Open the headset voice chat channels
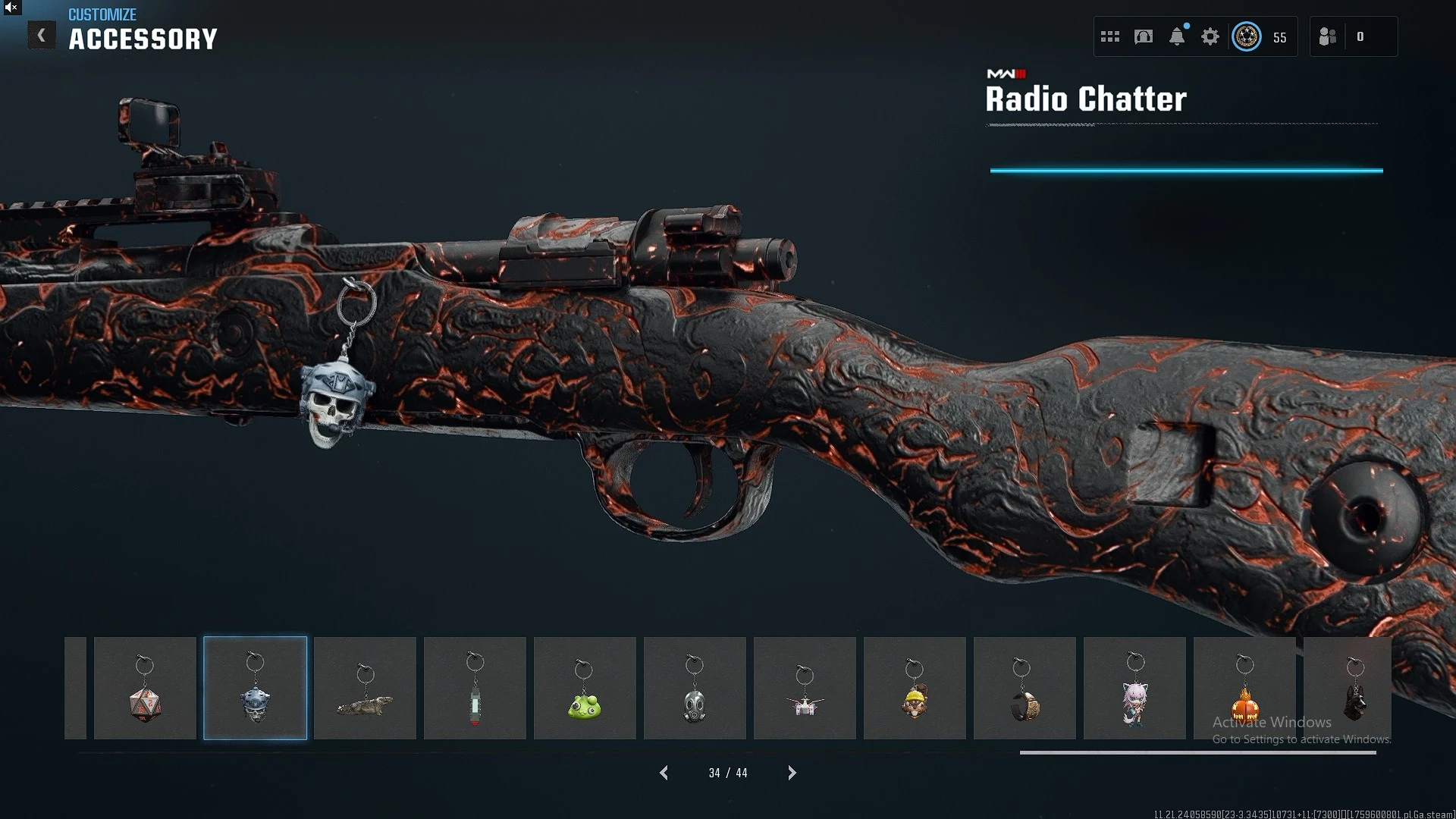Screen dimensions: 1456x819 pos(1144,36)
